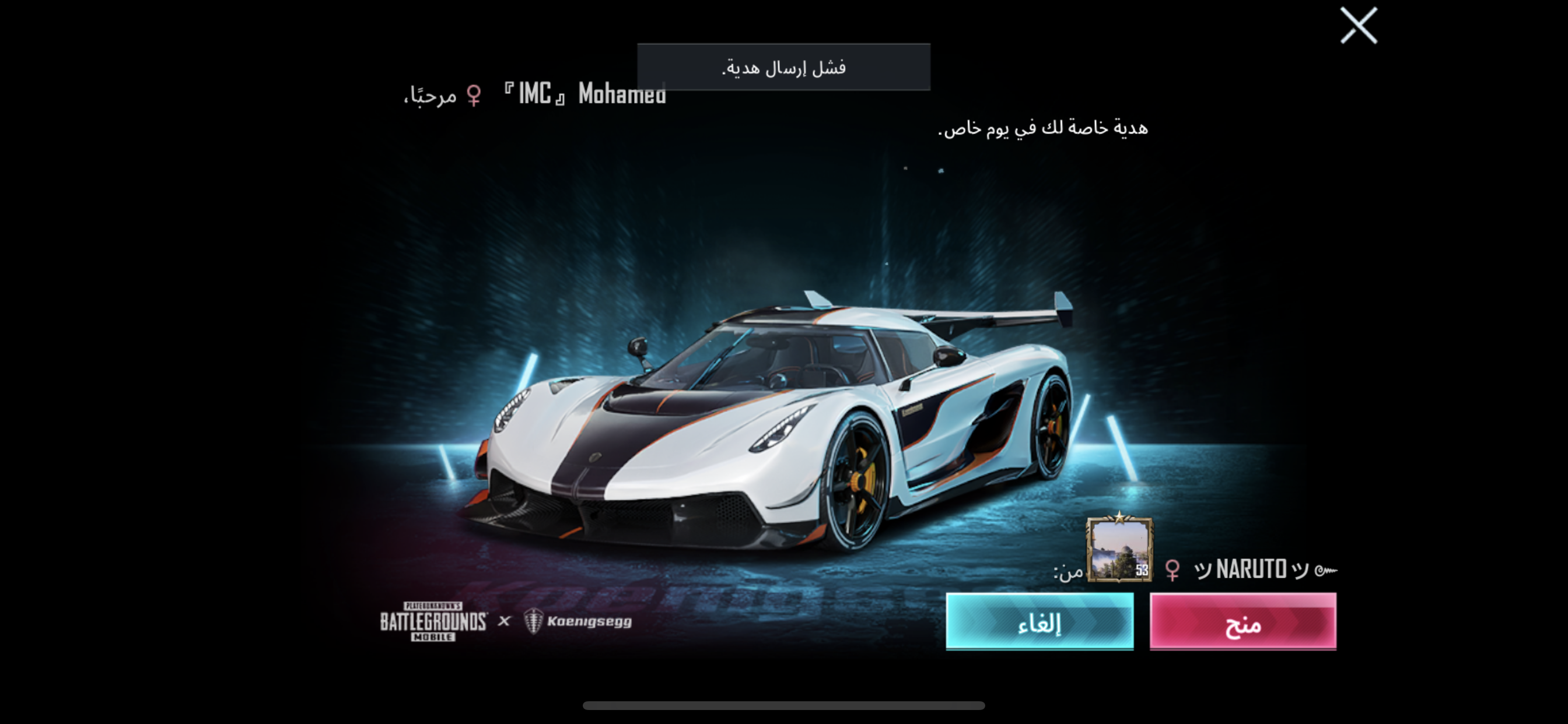Click the gold star on the avatar frame

(x=1120, y=519)
